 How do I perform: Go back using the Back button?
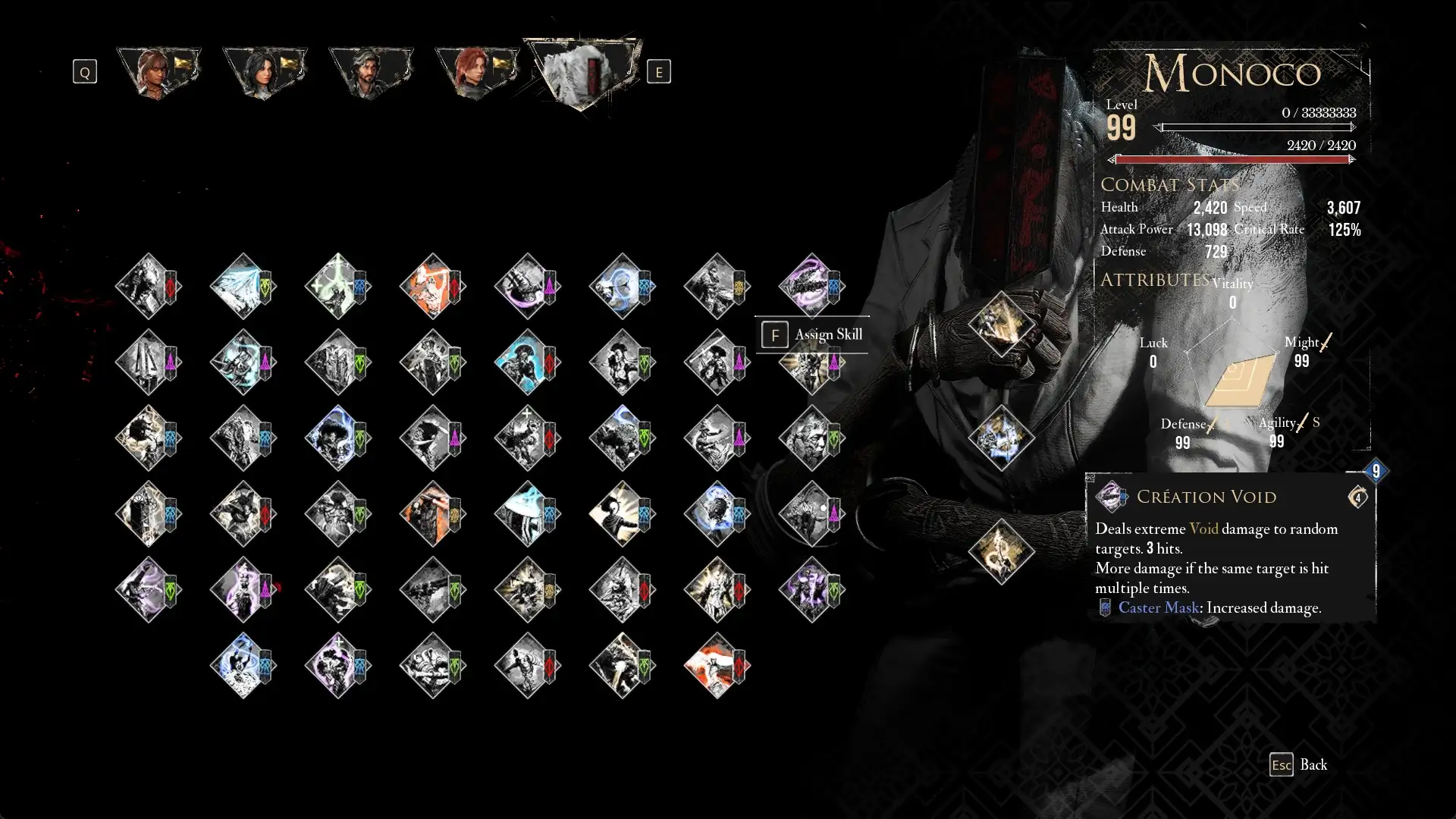[x=1298, y=764]
